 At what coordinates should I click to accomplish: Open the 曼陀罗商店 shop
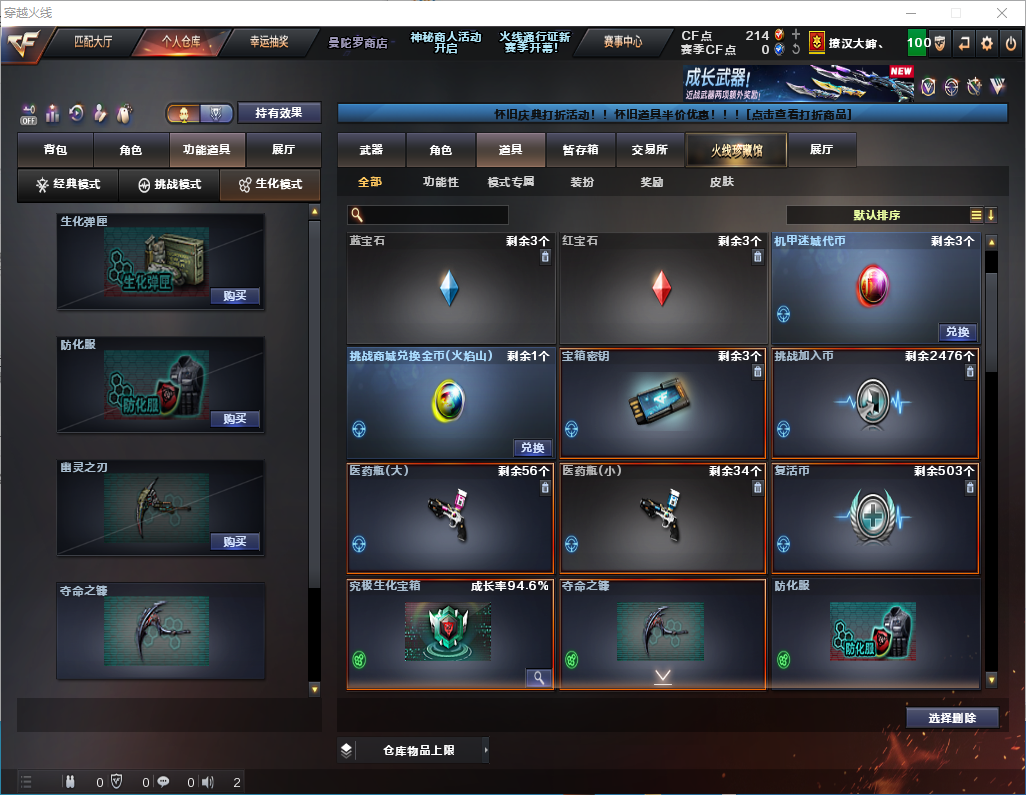pos(357,43)
